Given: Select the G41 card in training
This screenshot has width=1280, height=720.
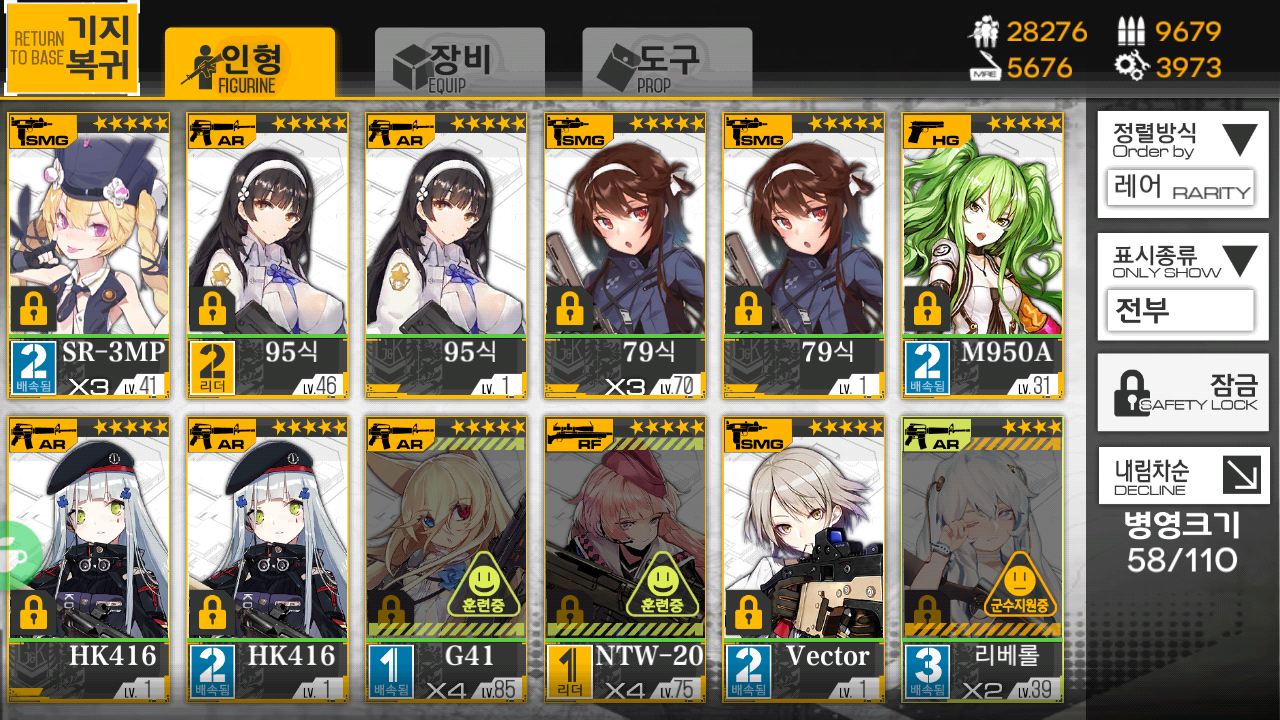Looking at the screenshot, I should 446,560.
